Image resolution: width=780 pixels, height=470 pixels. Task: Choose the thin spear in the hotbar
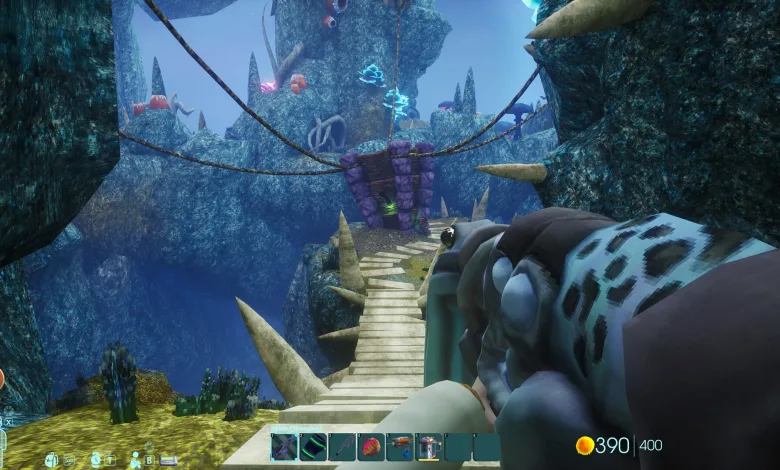(x=343, y=446)
